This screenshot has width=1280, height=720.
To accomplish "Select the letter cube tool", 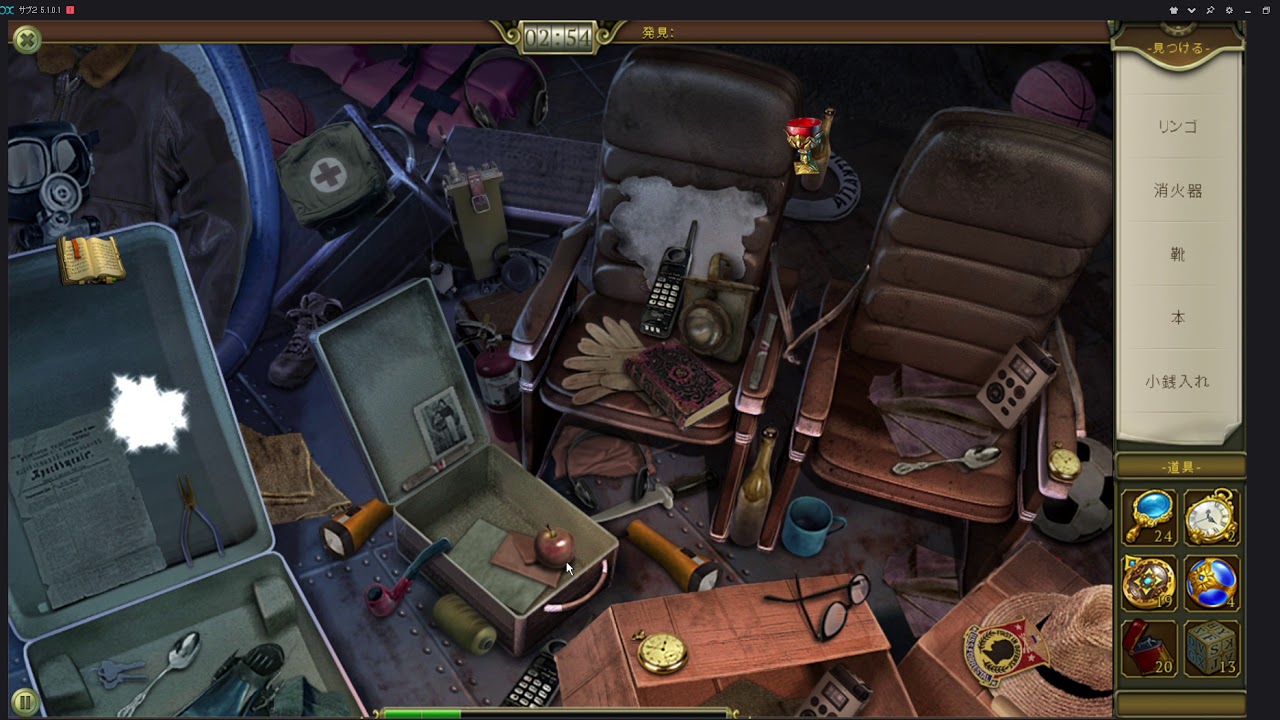I will (1212, 648).
